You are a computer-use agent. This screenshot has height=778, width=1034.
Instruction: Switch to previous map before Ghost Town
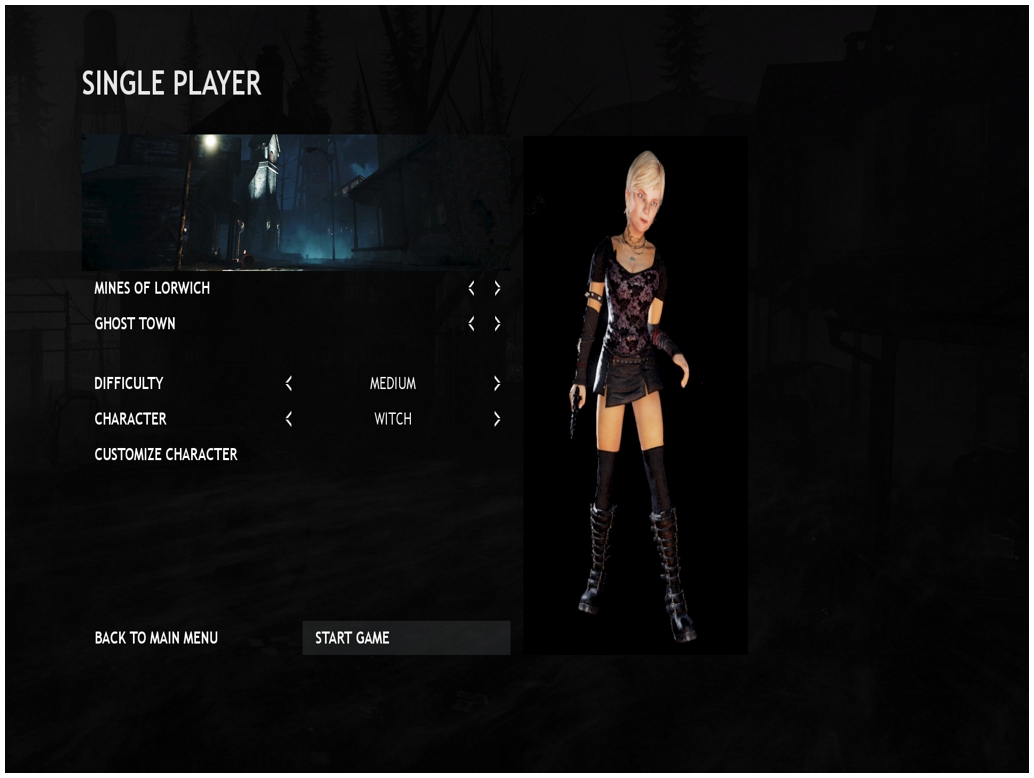coord(472,324)
